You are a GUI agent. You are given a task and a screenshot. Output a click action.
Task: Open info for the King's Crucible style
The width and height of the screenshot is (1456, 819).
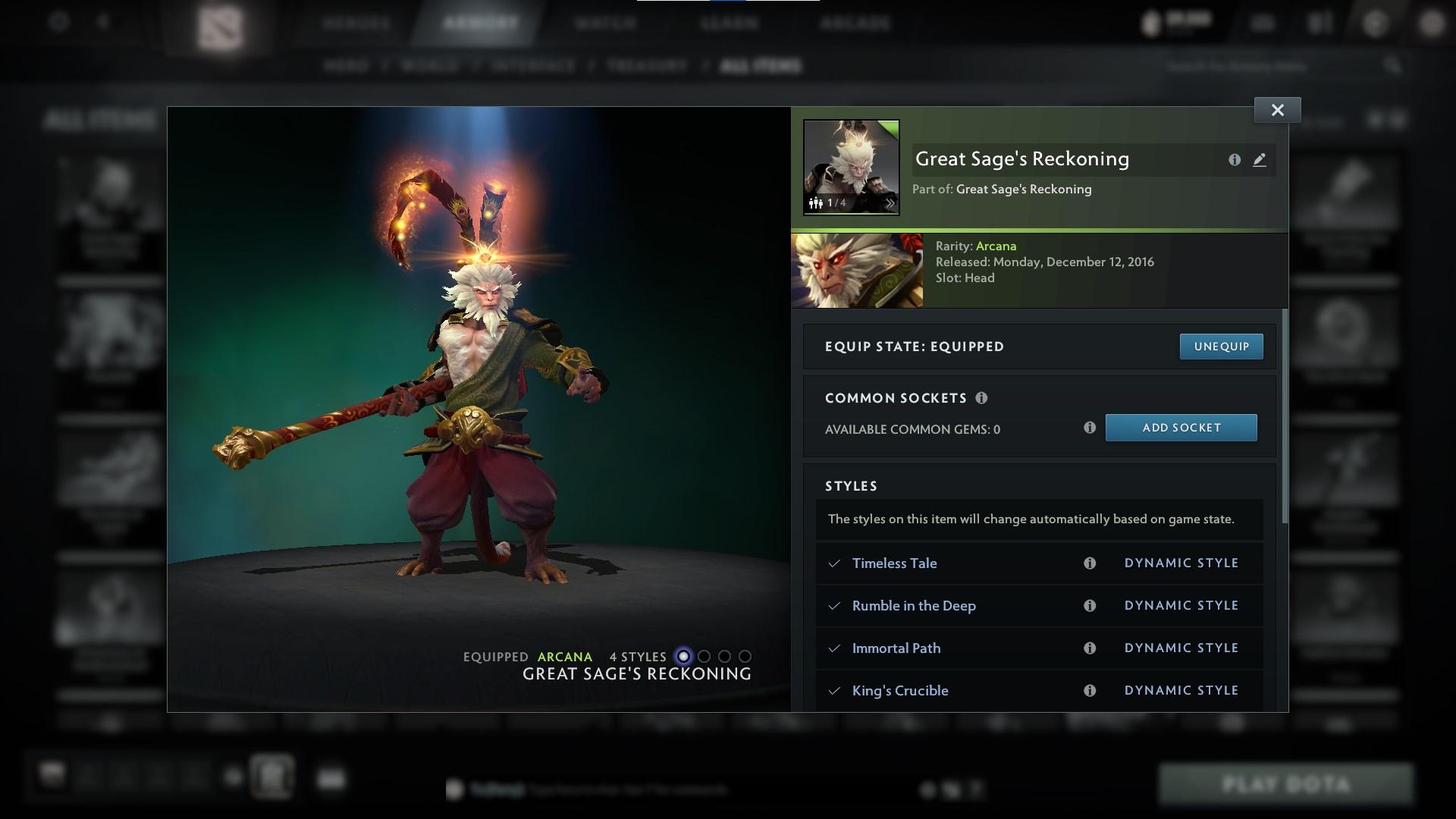(1090, 690)
